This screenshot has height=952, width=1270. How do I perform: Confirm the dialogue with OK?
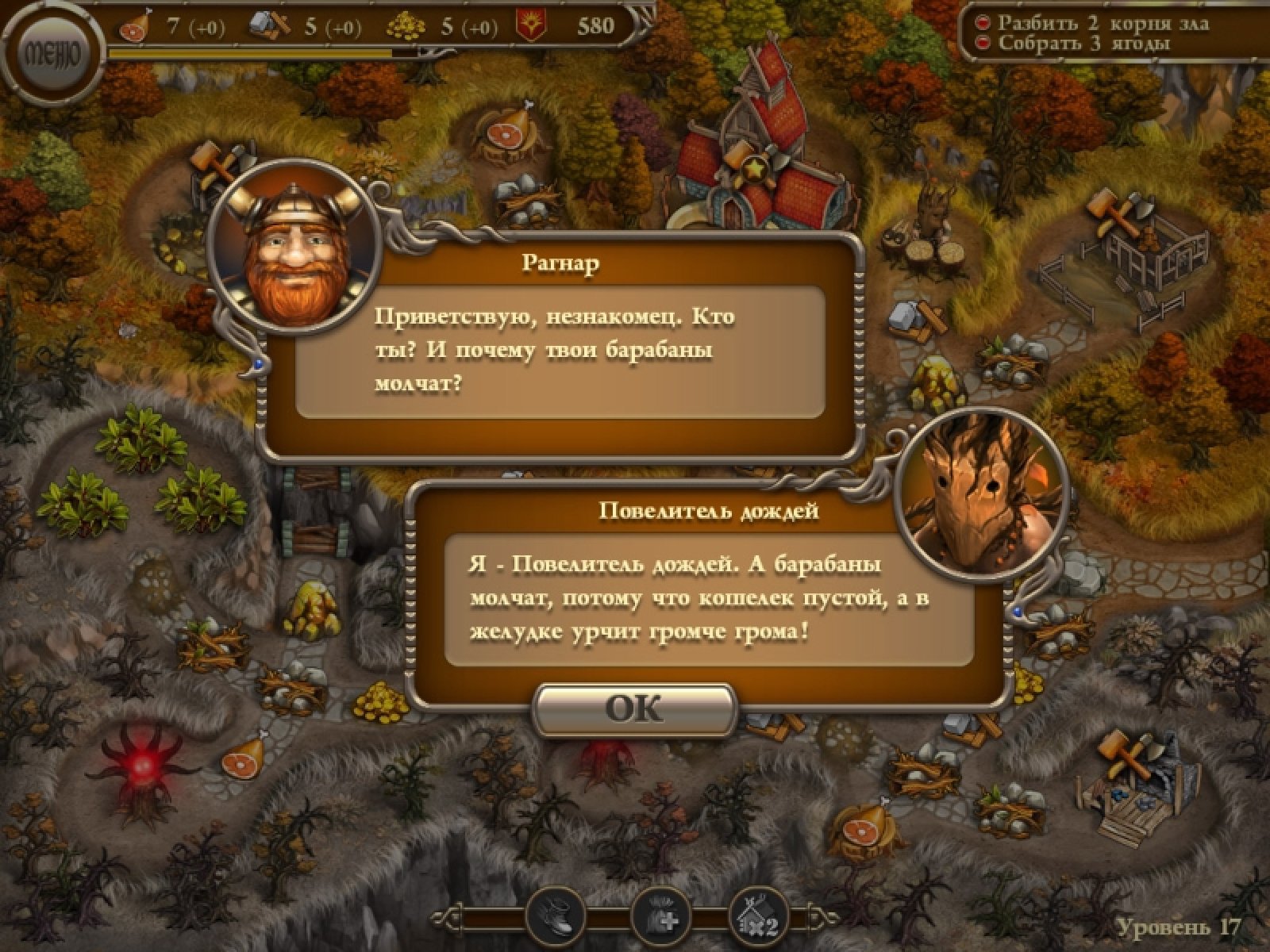point(636,708)
